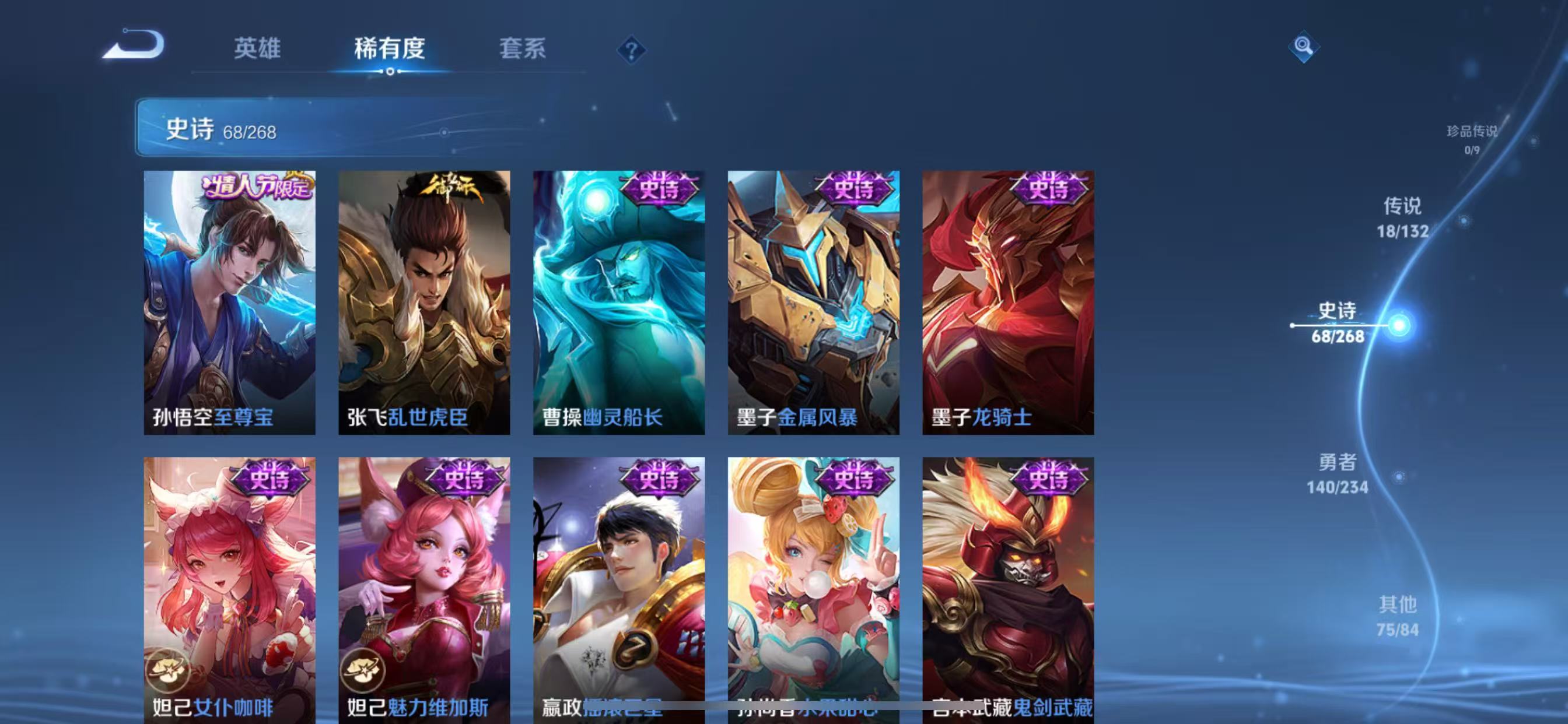The image size is (1568, 724).
Task: Click the tab indicator dot under 稀有度
Action: click(390, 73)
